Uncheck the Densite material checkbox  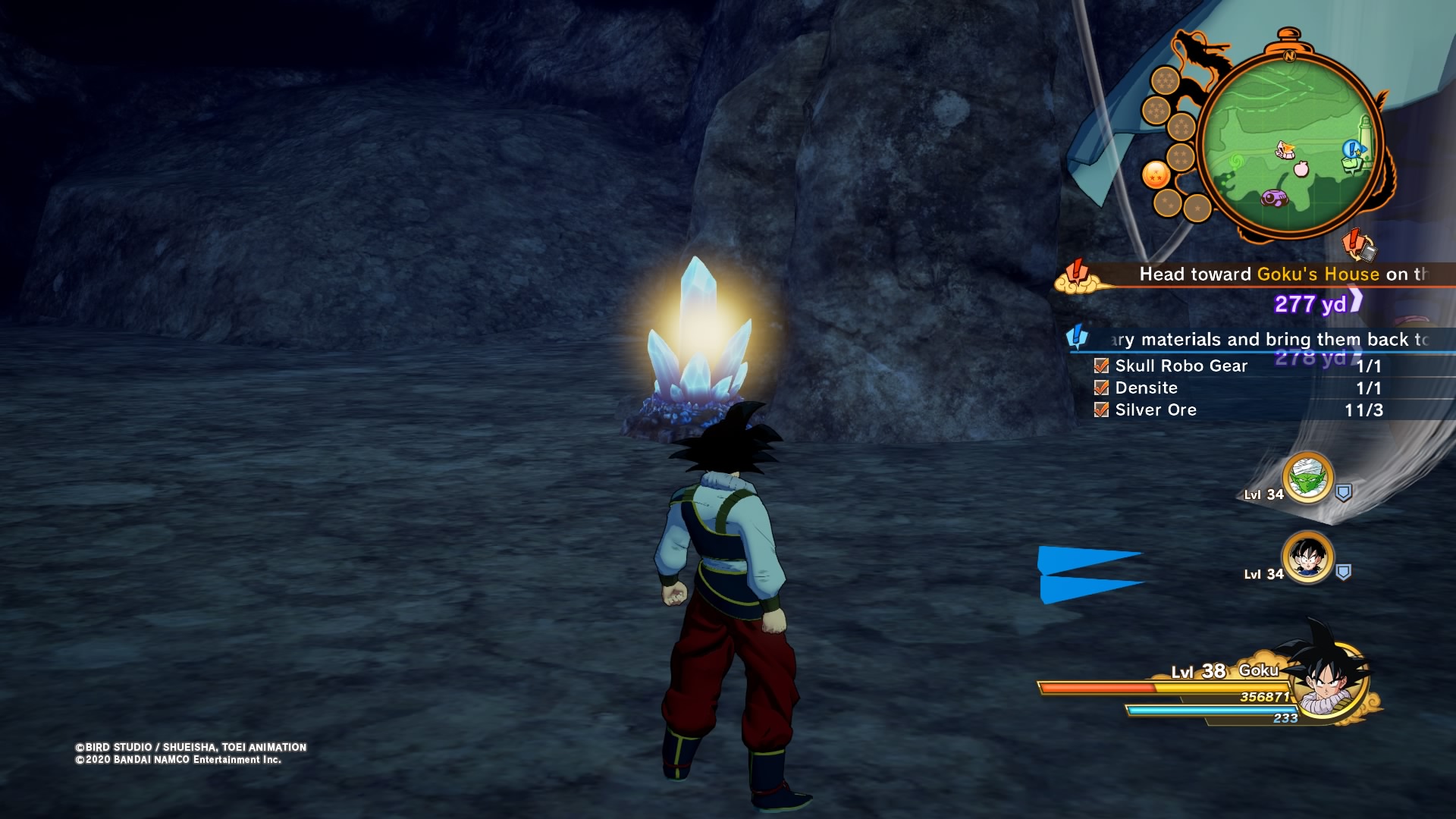coord(1101,388)
